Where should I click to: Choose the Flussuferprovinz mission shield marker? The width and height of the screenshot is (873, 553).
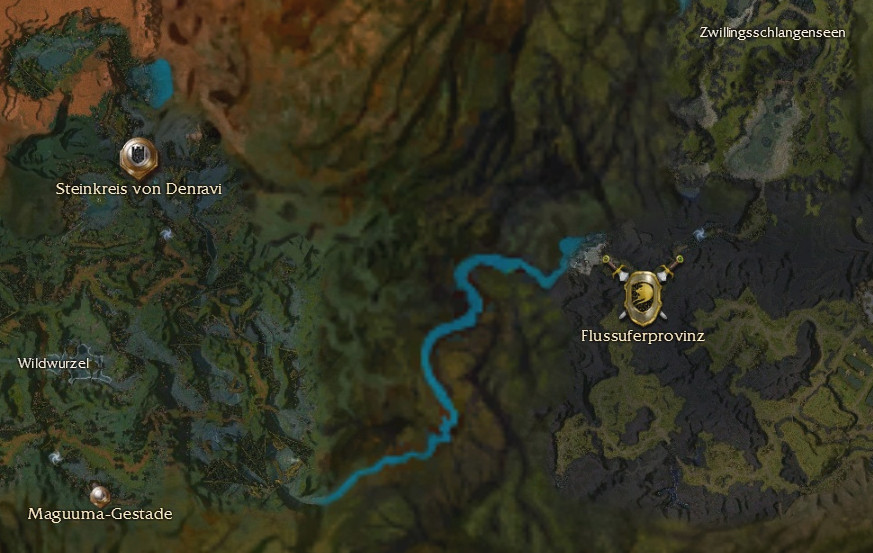[x=641, y=295]
